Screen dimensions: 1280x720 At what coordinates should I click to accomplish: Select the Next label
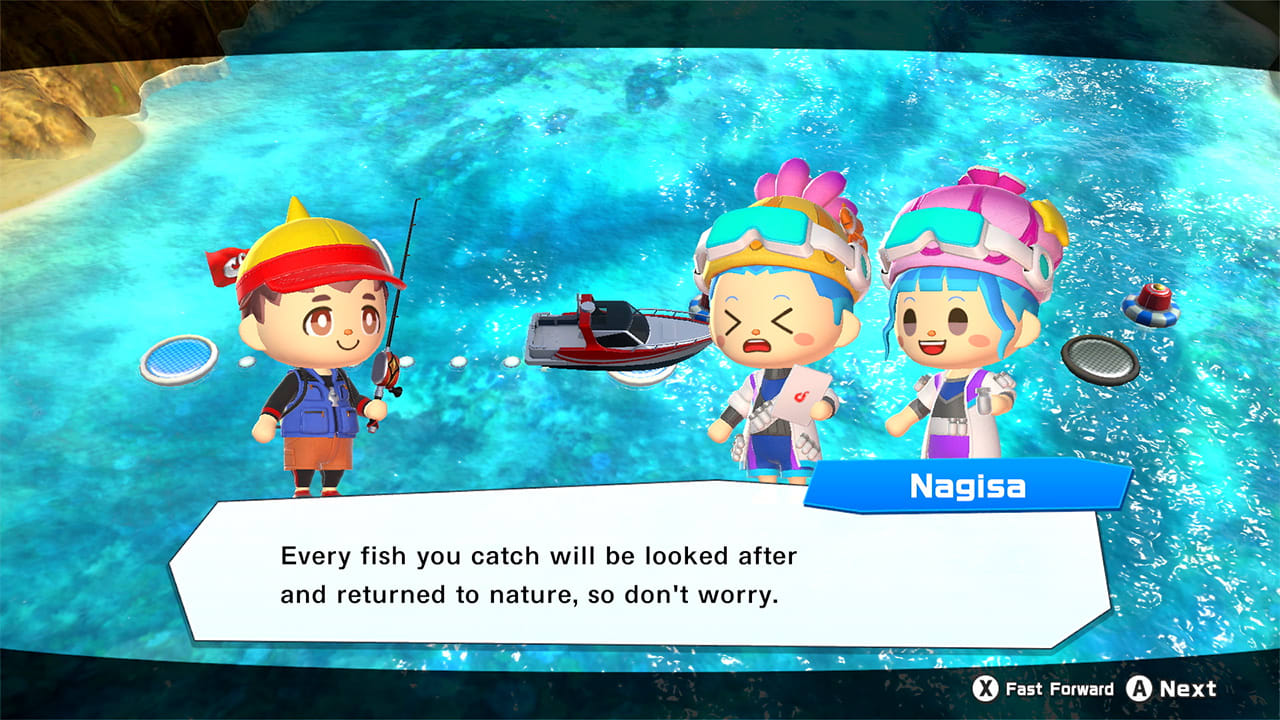[1190, 689]
